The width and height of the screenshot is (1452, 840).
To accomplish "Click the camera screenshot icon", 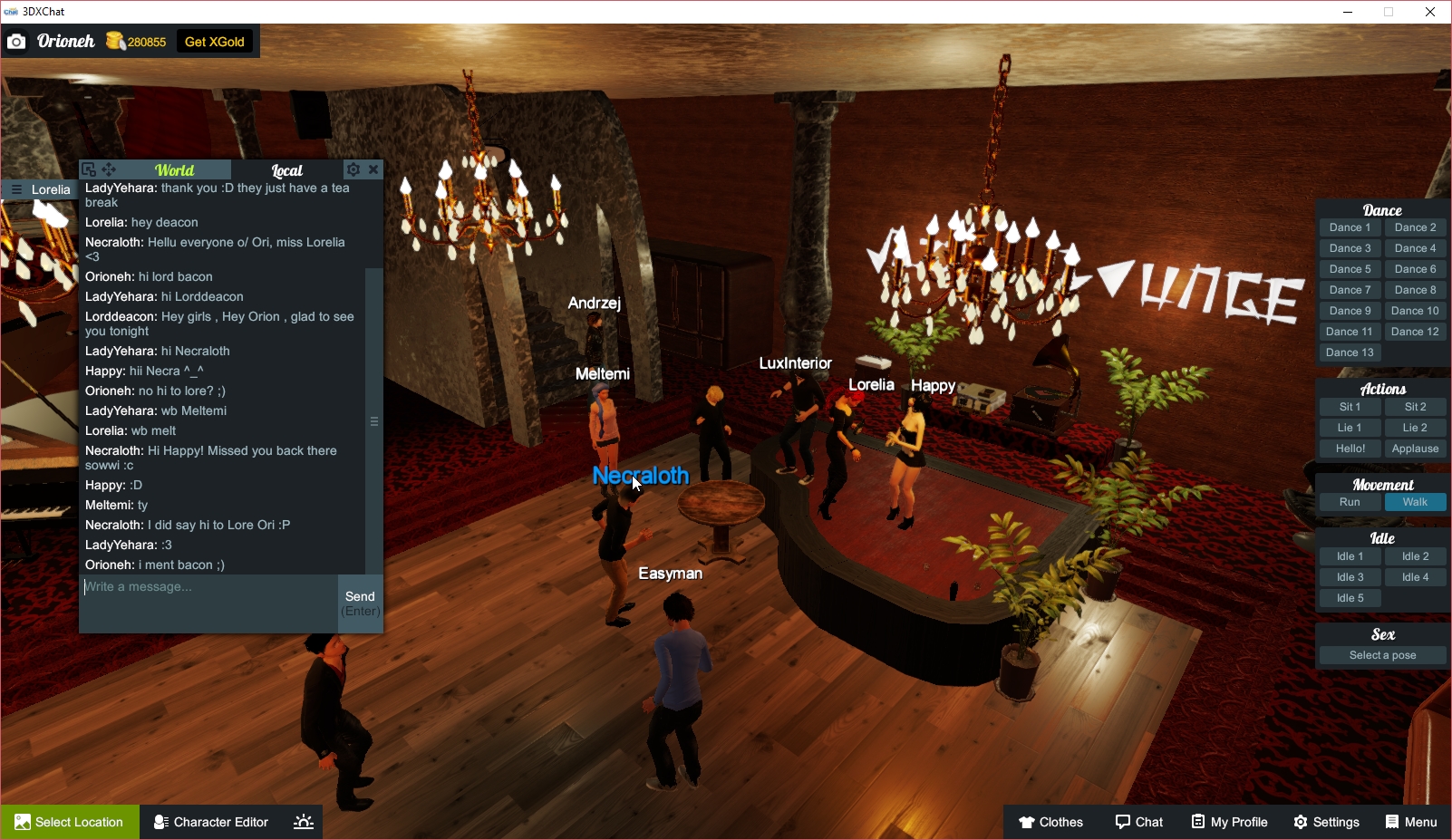I will coord(16,41).
